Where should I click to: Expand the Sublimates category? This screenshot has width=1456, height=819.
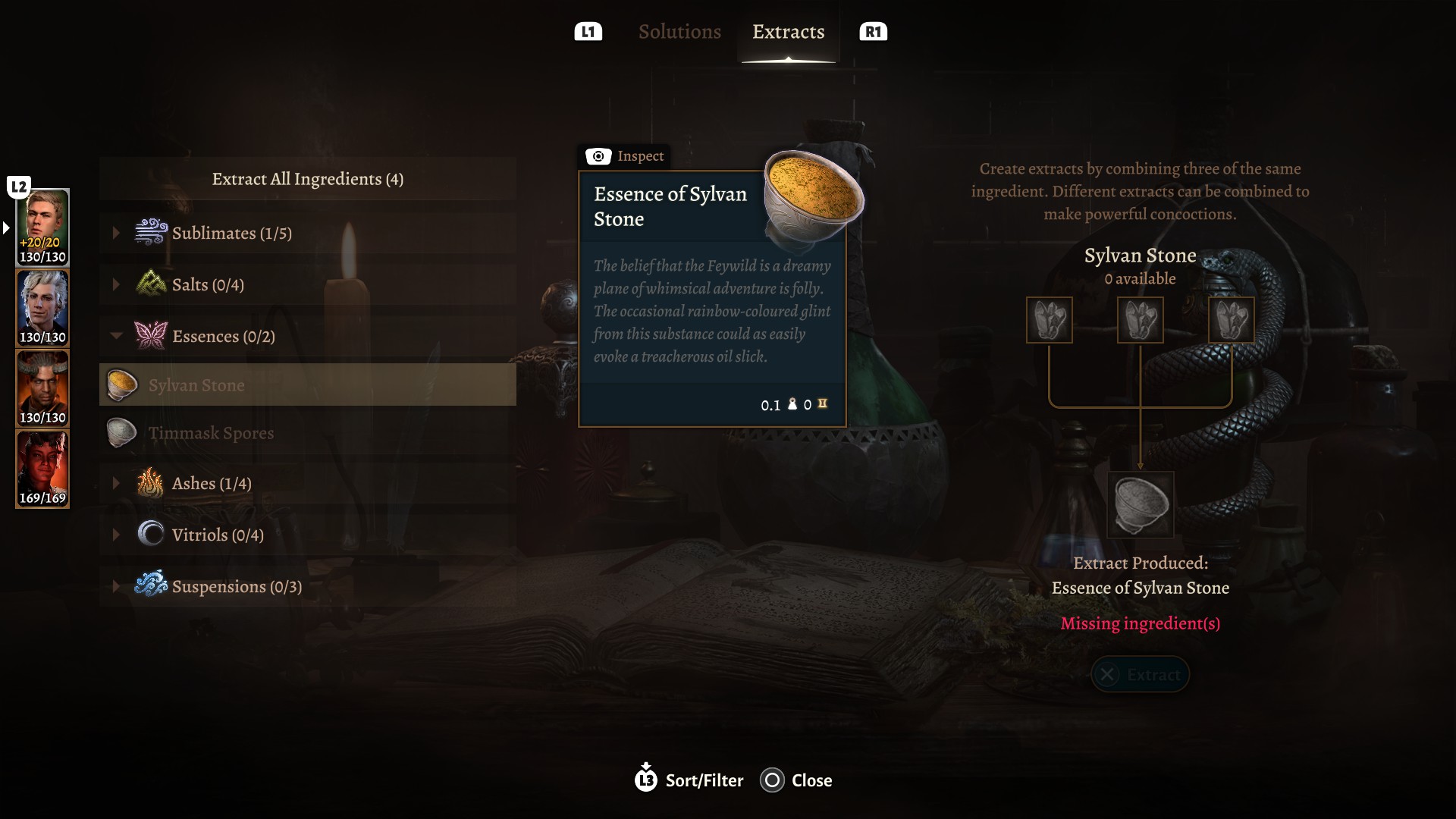point(231,233)
